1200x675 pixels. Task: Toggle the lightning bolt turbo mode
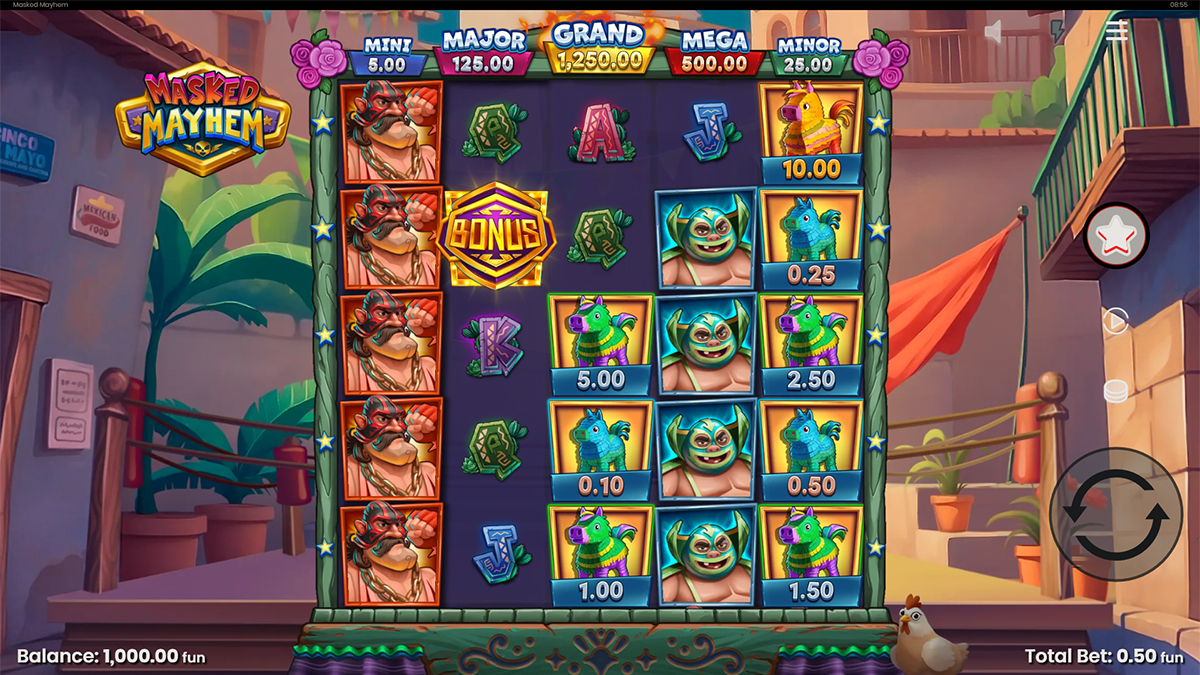click(1058, 32)
